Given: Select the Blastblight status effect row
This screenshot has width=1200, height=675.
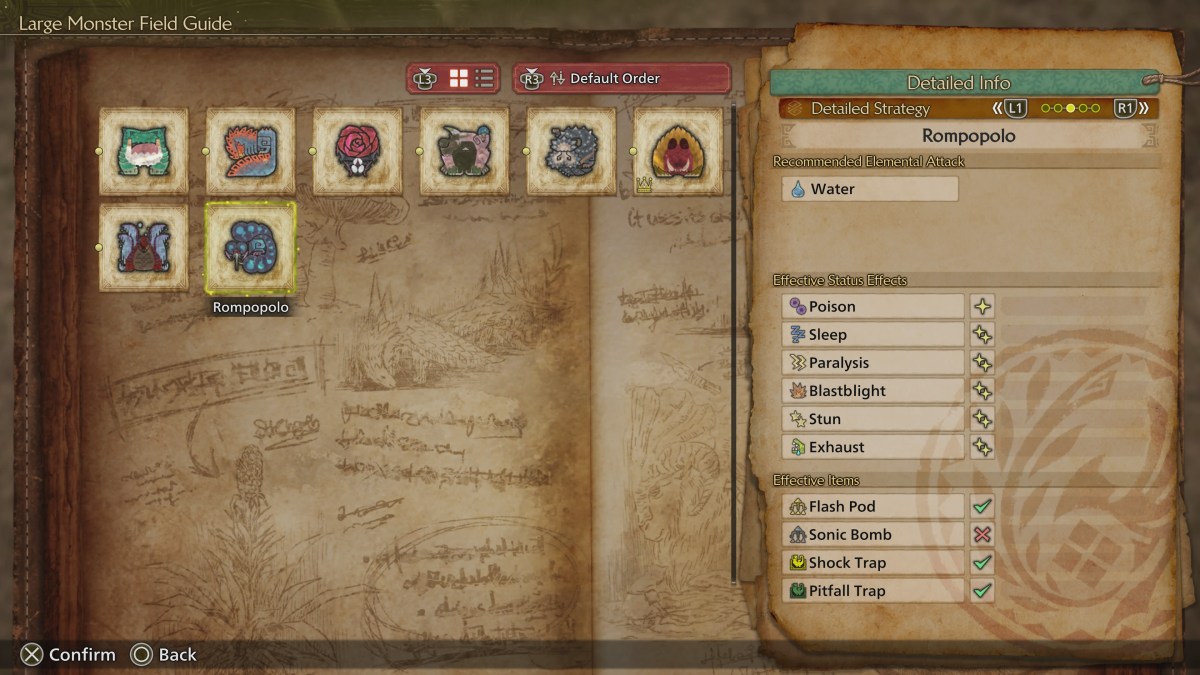Looking at the screenshot, I should (873, 391).
